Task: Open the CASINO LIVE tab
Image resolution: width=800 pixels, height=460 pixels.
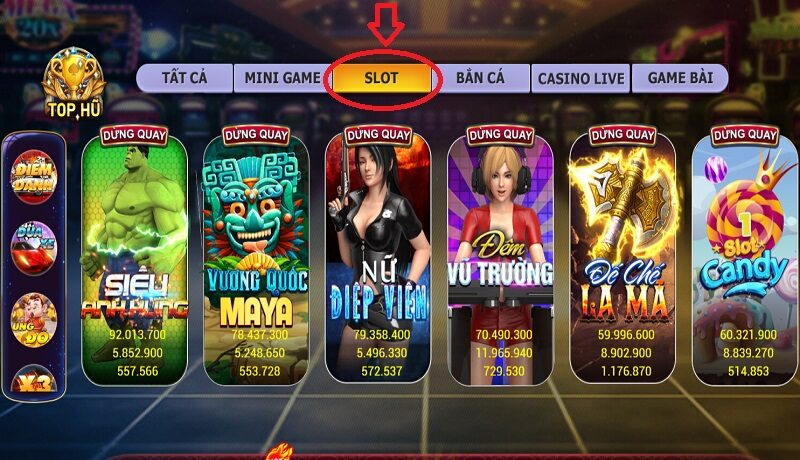Action: [580, 78]
